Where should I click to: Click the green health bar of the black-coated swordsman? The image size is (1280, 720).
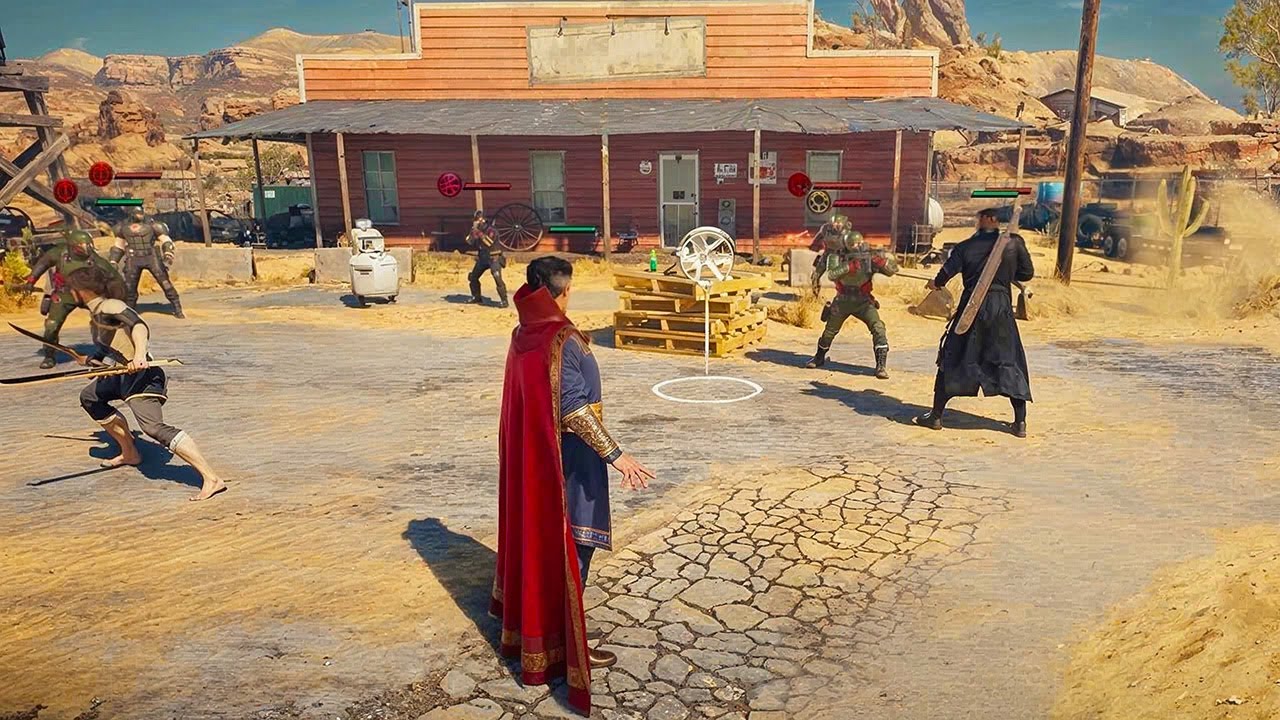995,193
